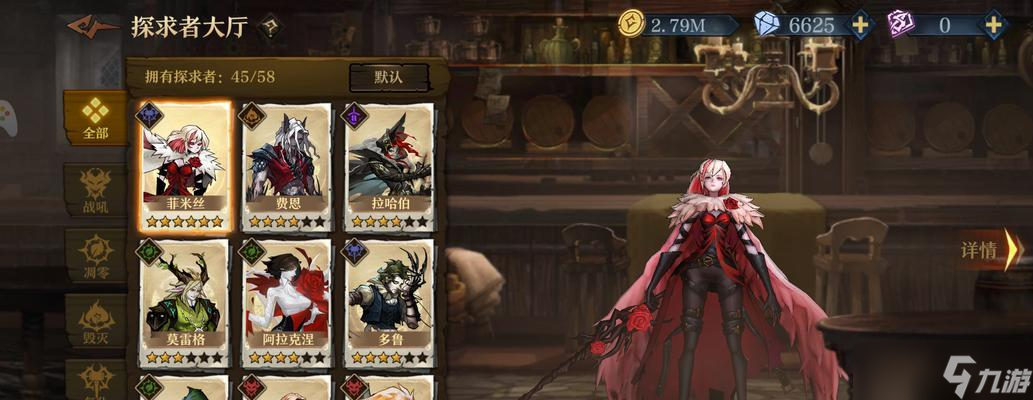Select the 菲米丝 character card
The height and width of the screenshot is (400, 1033).
tap(184, 167)
